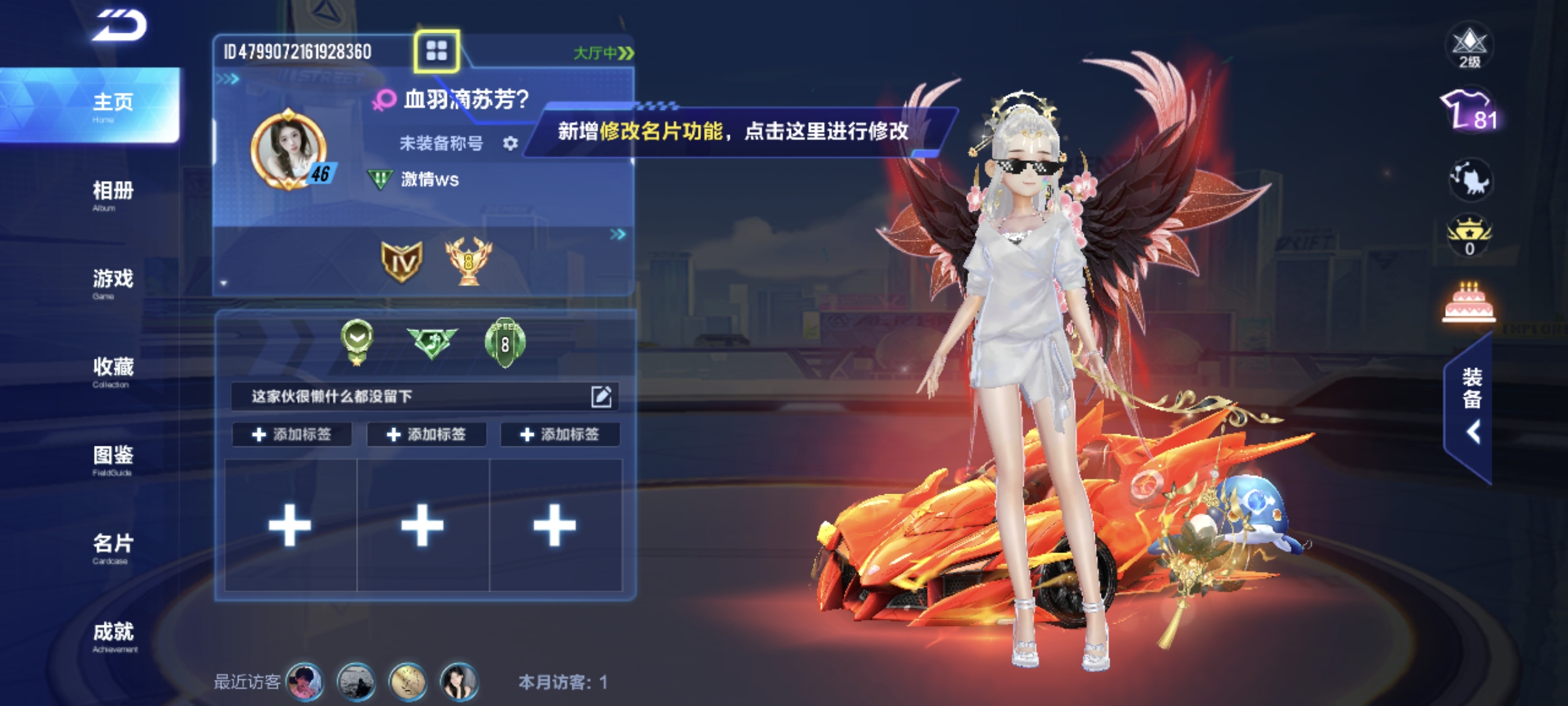This screenshot has height=706, width=1568.
Task: Open the 大厅中 lobby status link
Action: pyautogui.click(x=603, y=53)
